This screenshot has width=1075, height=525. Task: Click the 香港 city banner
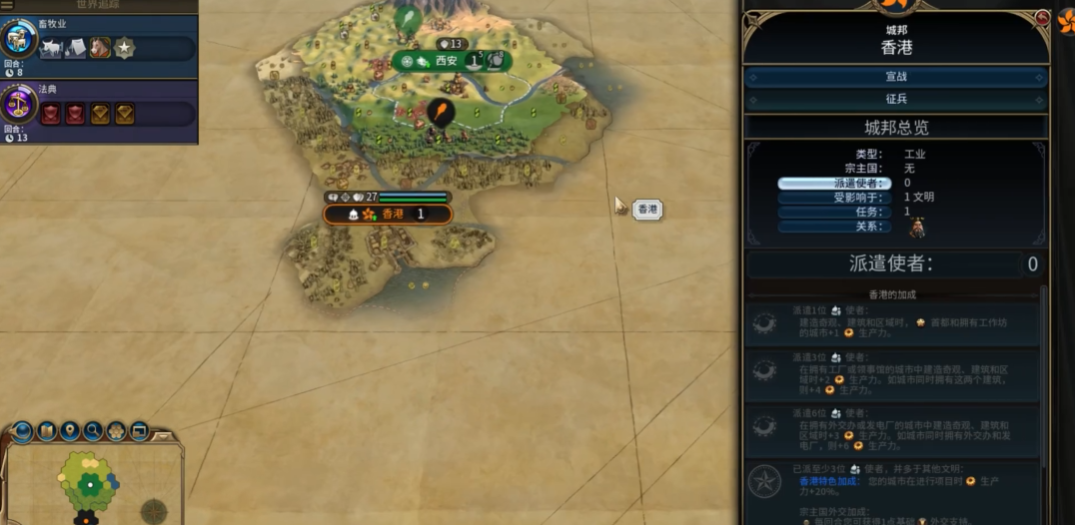(x=388, y=214)
